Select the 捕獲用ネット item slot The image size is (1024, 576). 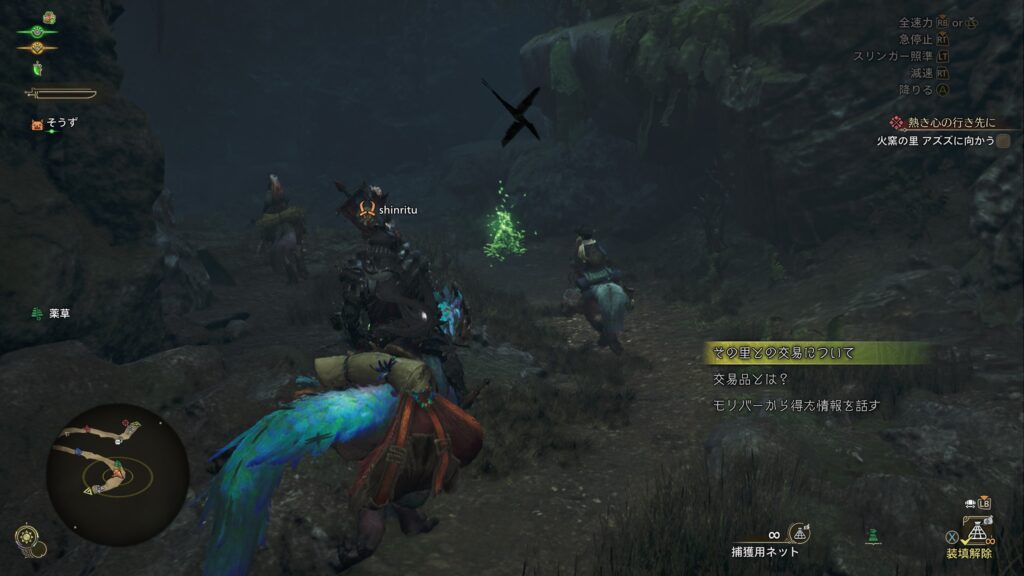[x=765, y=551]
